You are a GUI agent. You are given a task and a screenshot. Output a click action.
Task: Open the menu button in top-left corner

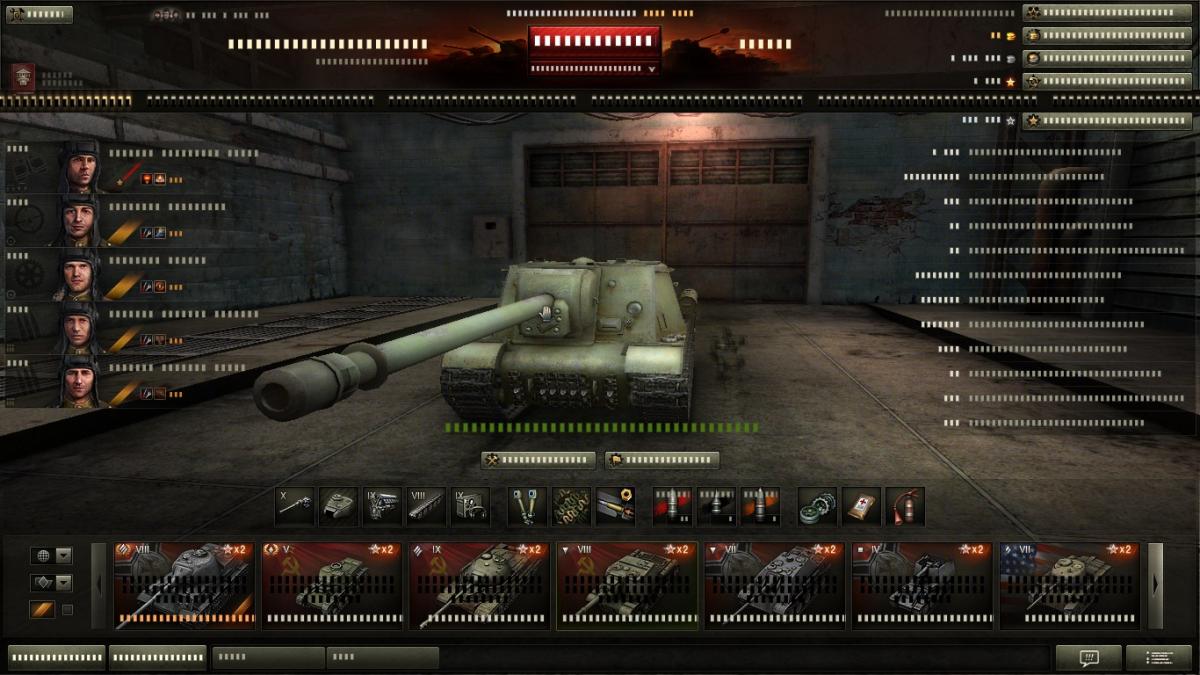click(x=39, y=15)
